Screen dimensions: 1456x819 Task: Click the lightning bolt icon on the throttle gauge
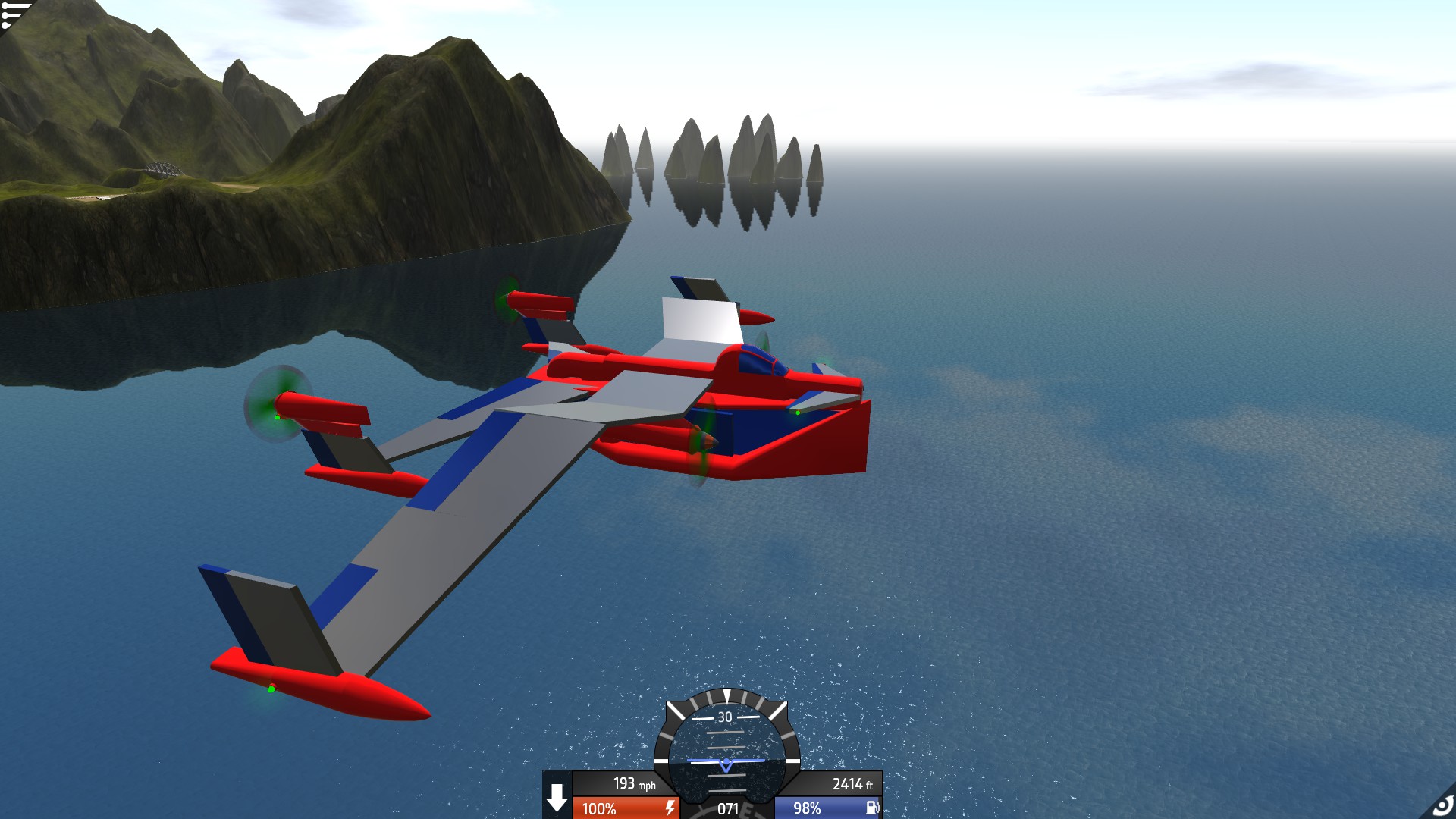coord(670,808)
